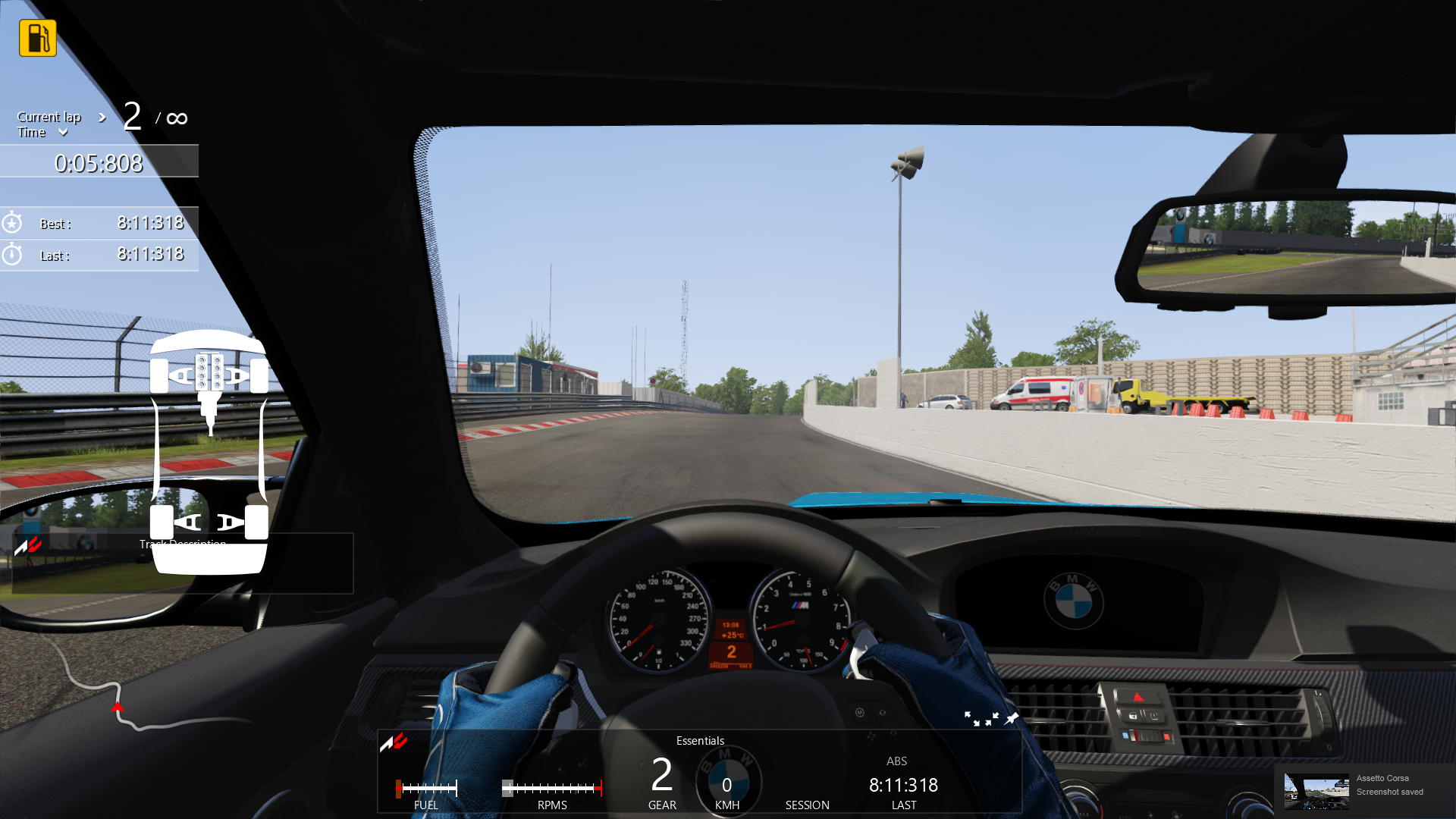1456x819 pixels.
Task: Open the saved screenshot thumbnail notification
Action: coord(1316,791)
